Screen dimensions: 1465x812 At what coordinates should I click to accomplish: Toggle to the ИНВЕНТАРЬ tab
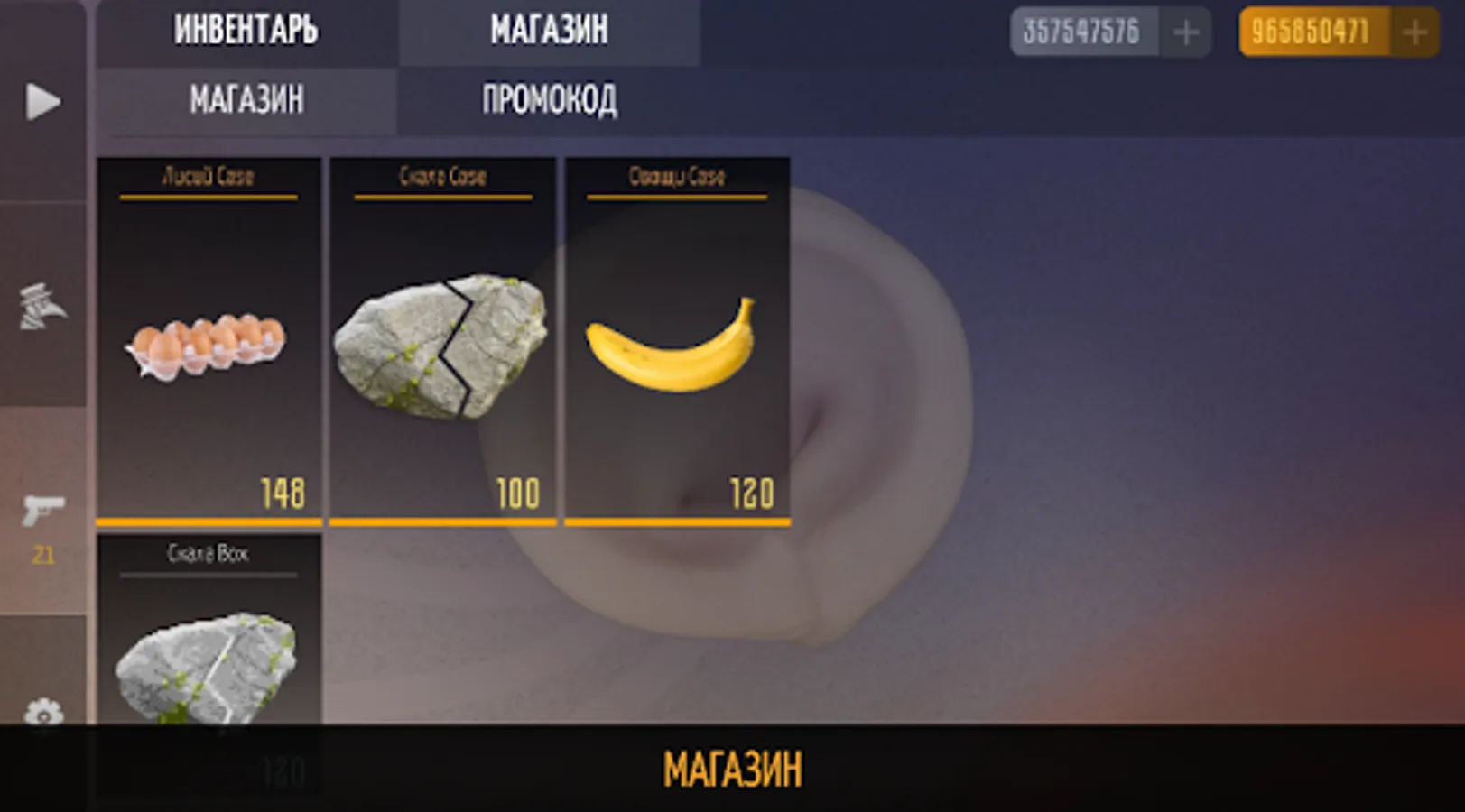click(244, 30)
